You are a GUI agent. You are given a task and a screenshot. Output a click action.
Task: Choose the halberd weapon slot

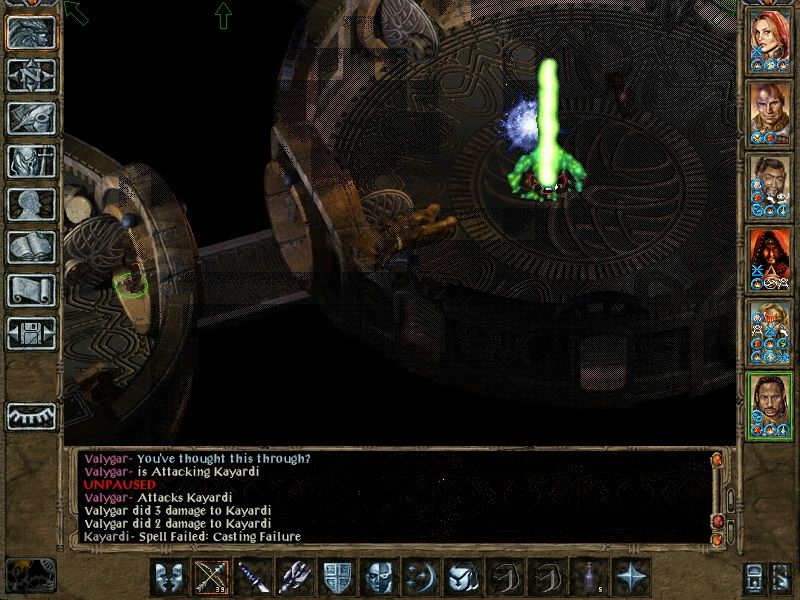click(295, 578)
